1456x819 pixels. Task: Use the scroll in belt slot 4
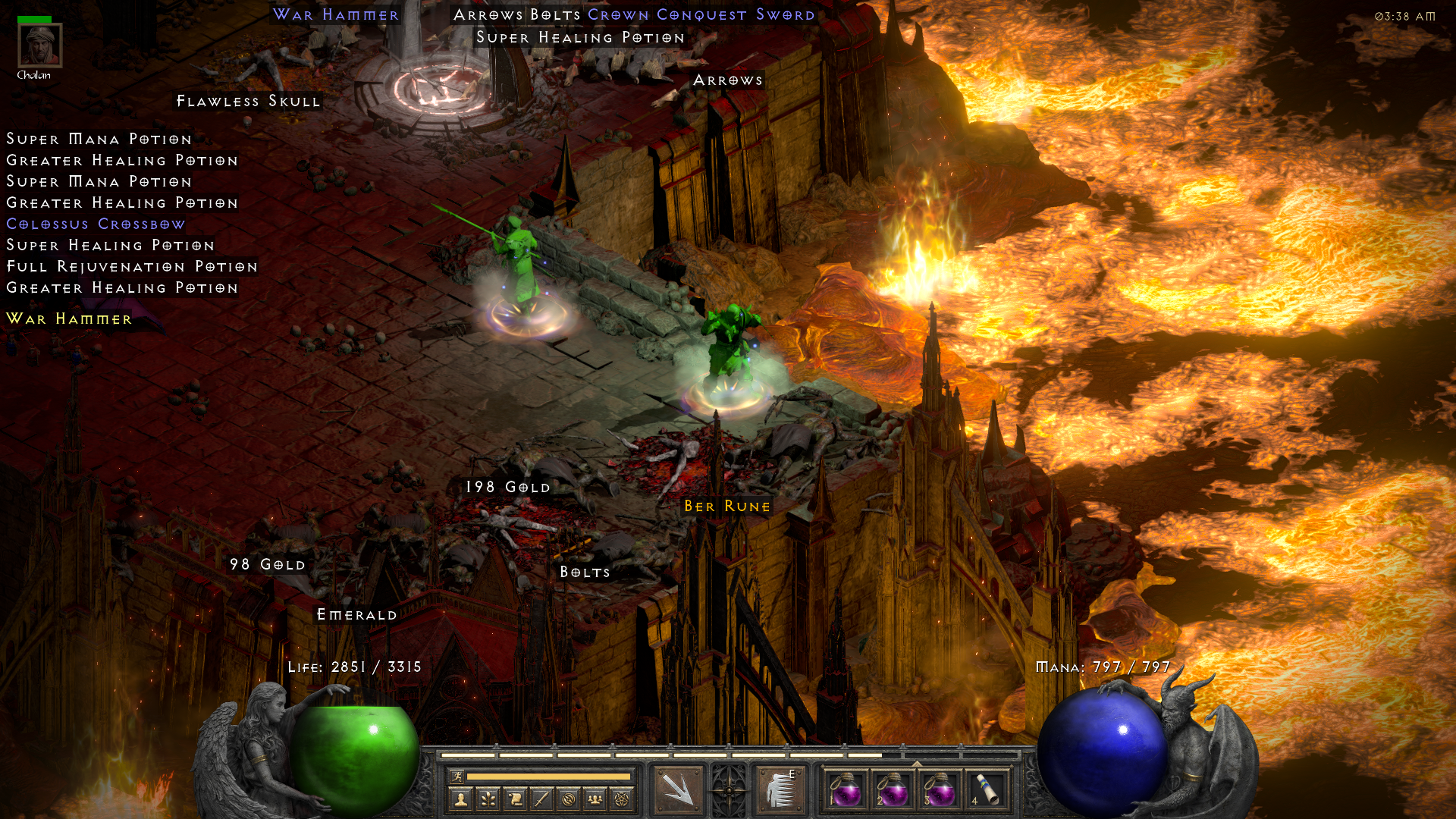(x=986, y=789)
